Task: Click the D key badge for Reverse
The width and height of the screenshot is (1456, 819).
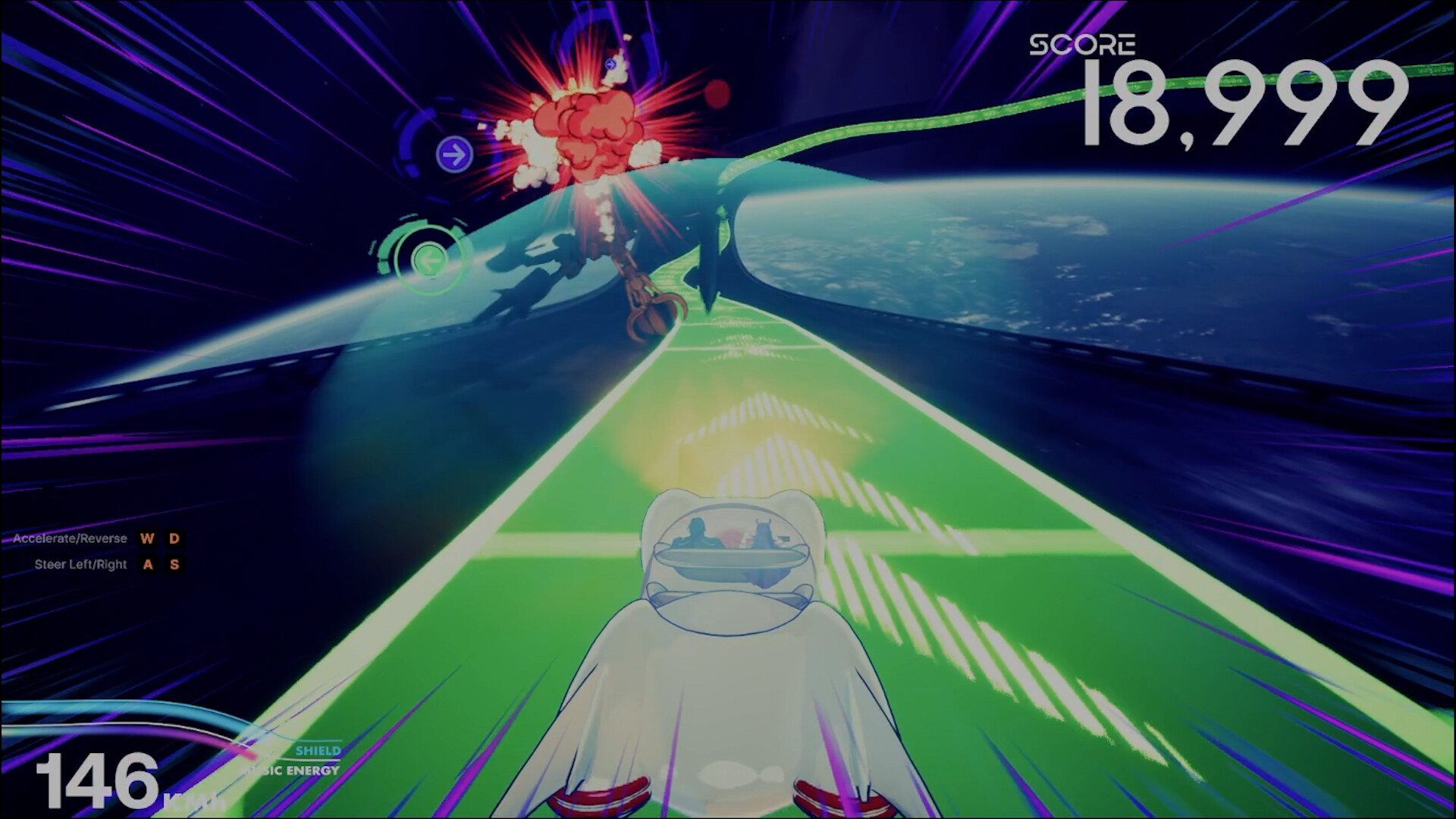Action: tap(173, 538)
